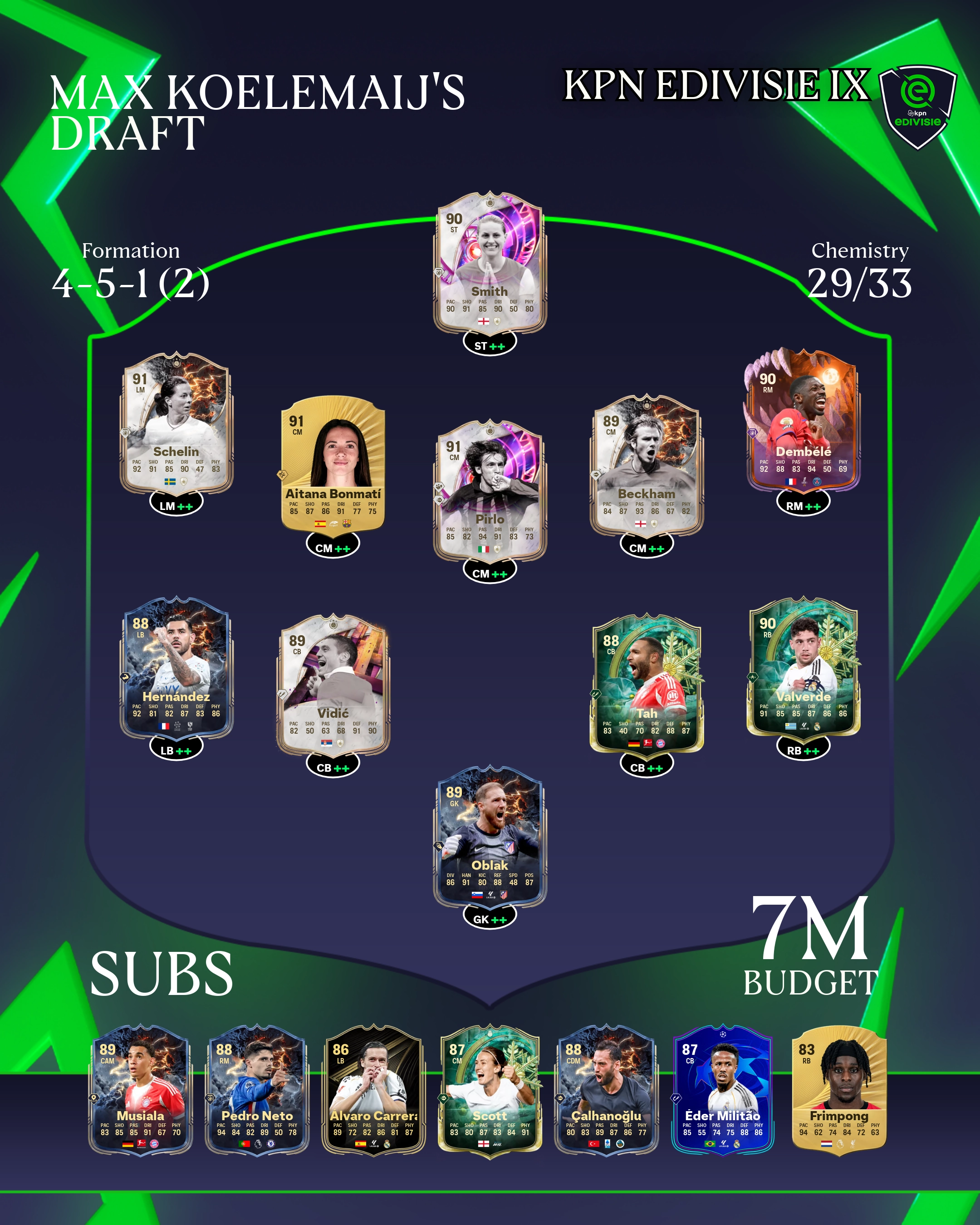Select the Pirlo midfielder card
Image resolution: width=980 pixels, height=1225 pixels.
tap(490, 490)
